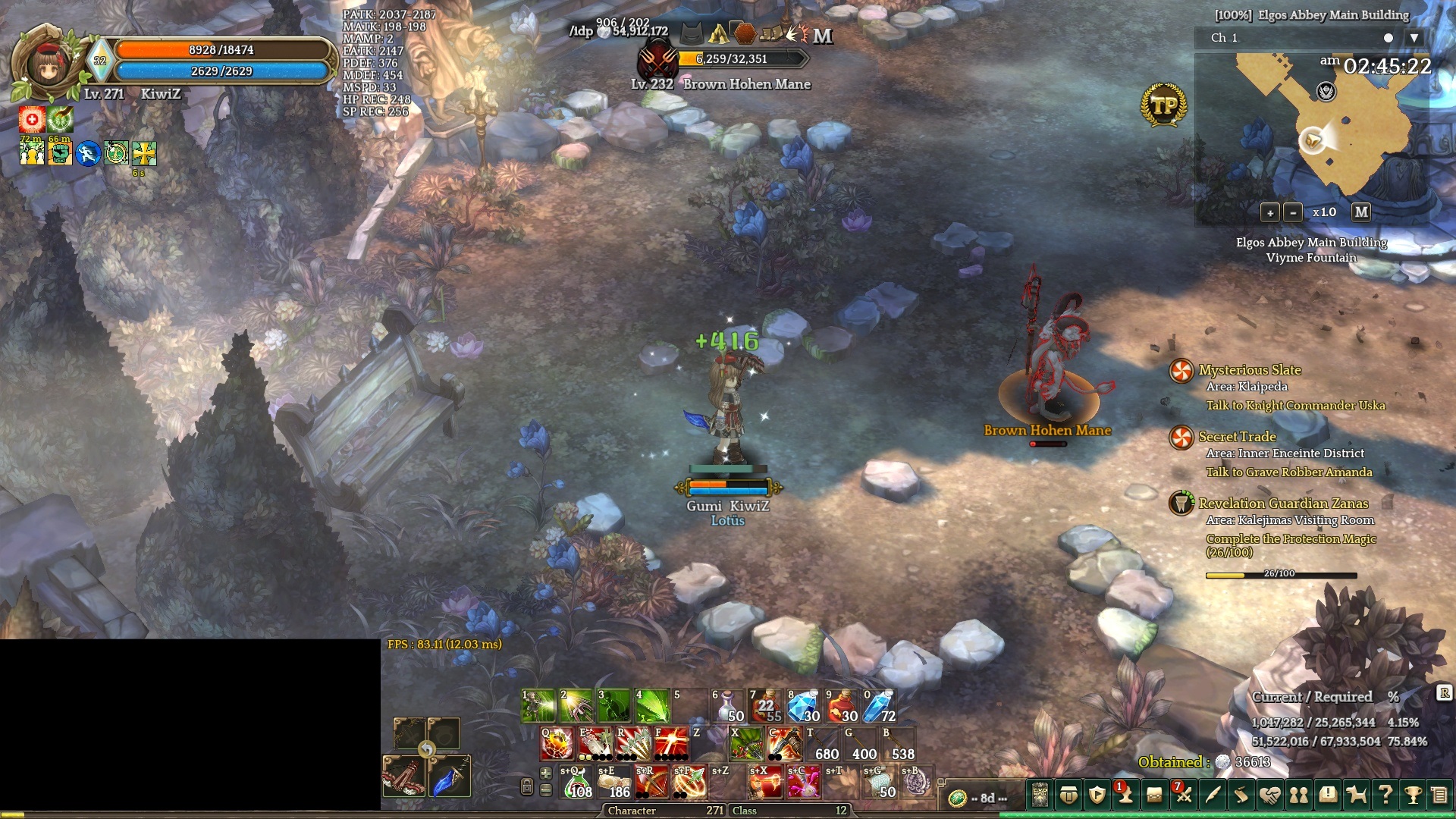The image size is (1456, 819).
Task: Toggle the hotbar lock icon
Action: (527, 786)
